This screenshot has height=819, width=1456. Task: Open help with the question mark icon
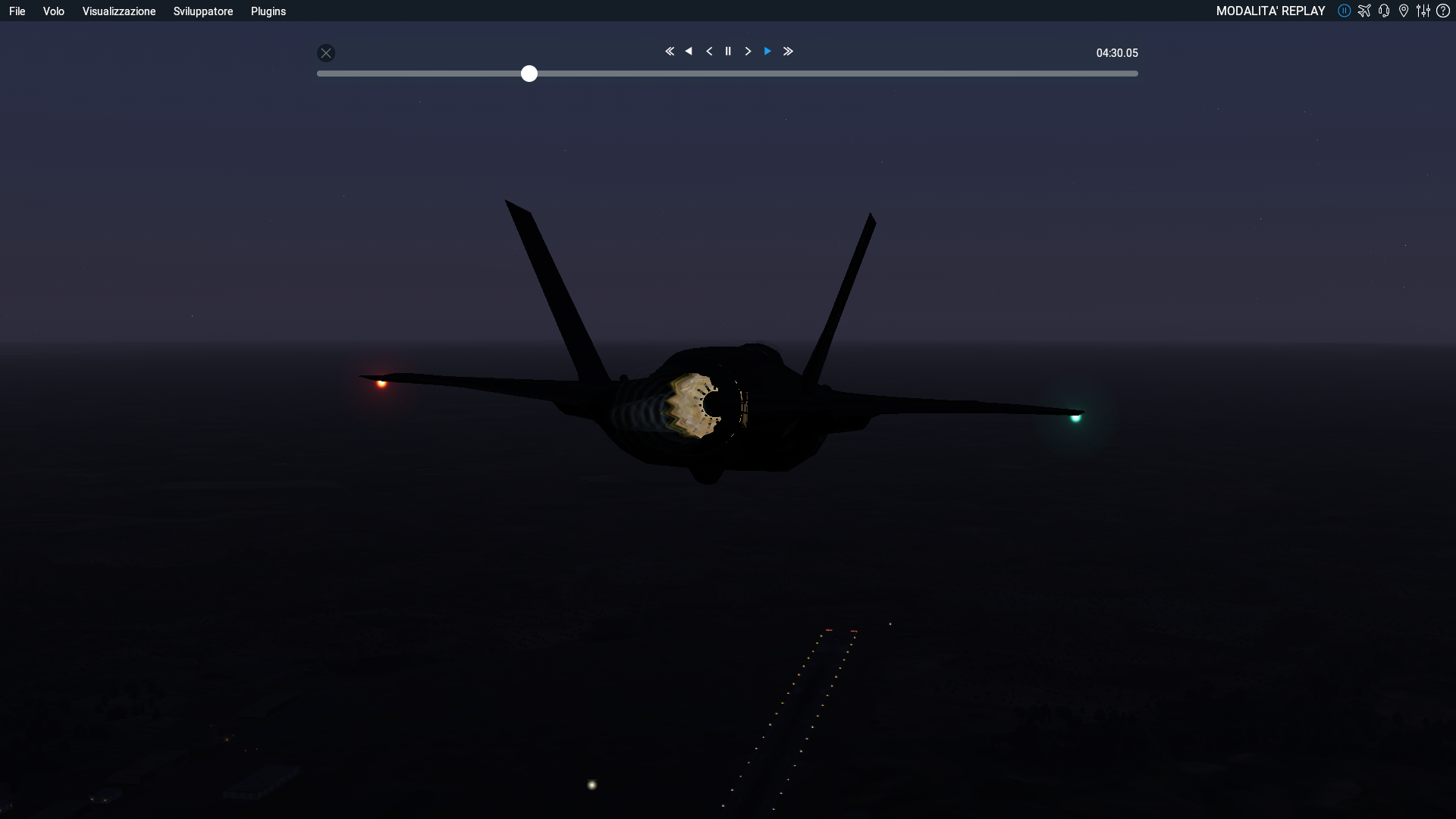1443,11
